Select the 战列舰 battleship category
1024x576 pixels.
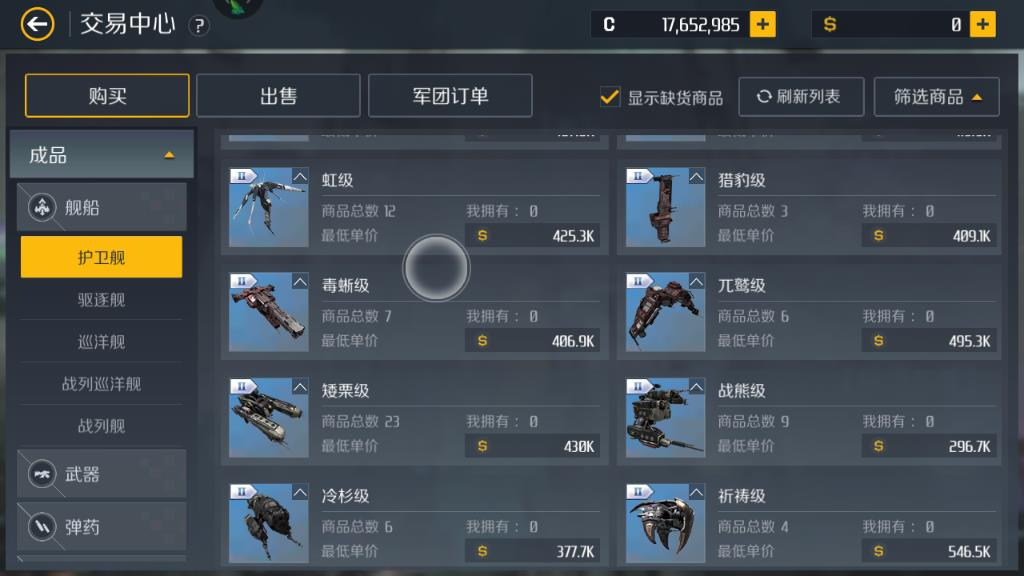tap(101, 426)
